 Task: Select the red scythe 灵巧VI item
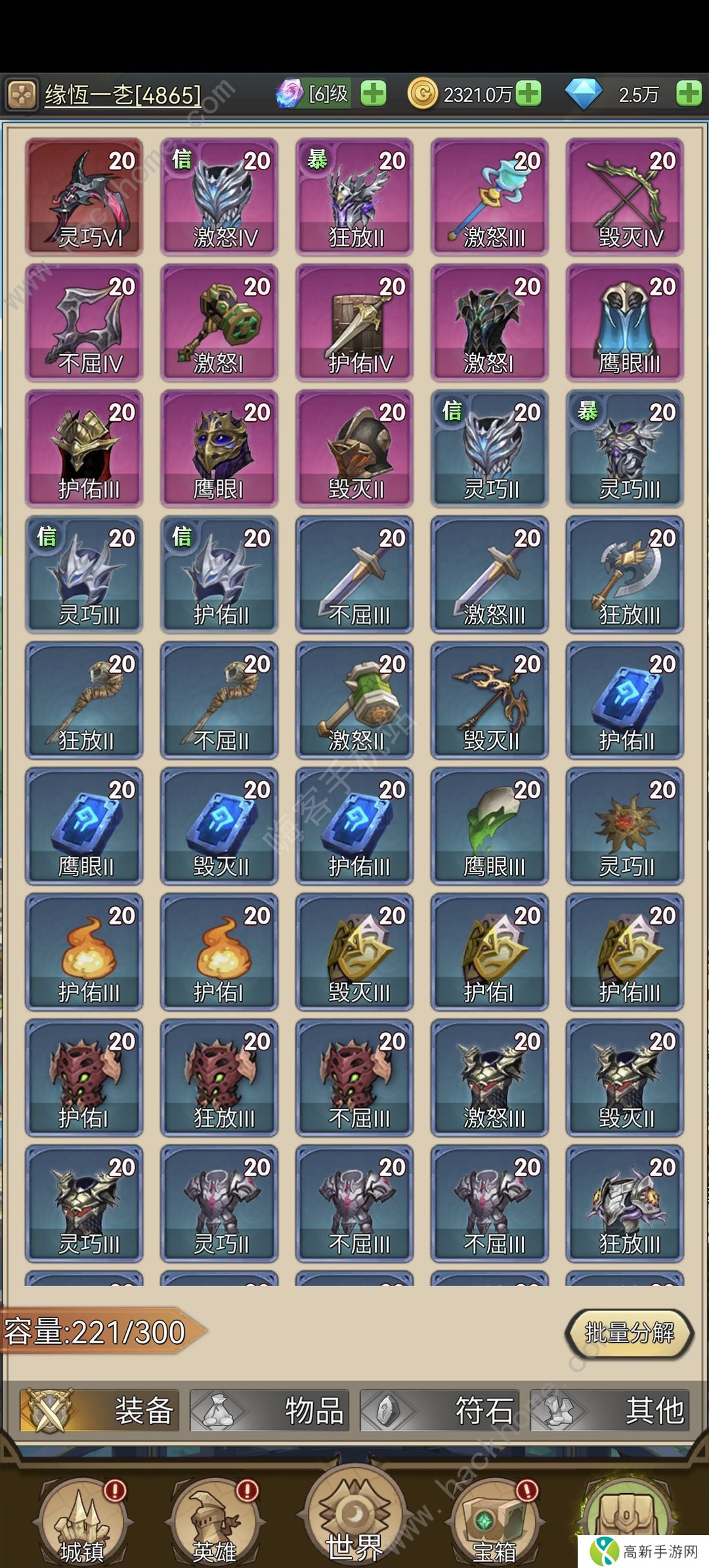pos(84,196)
